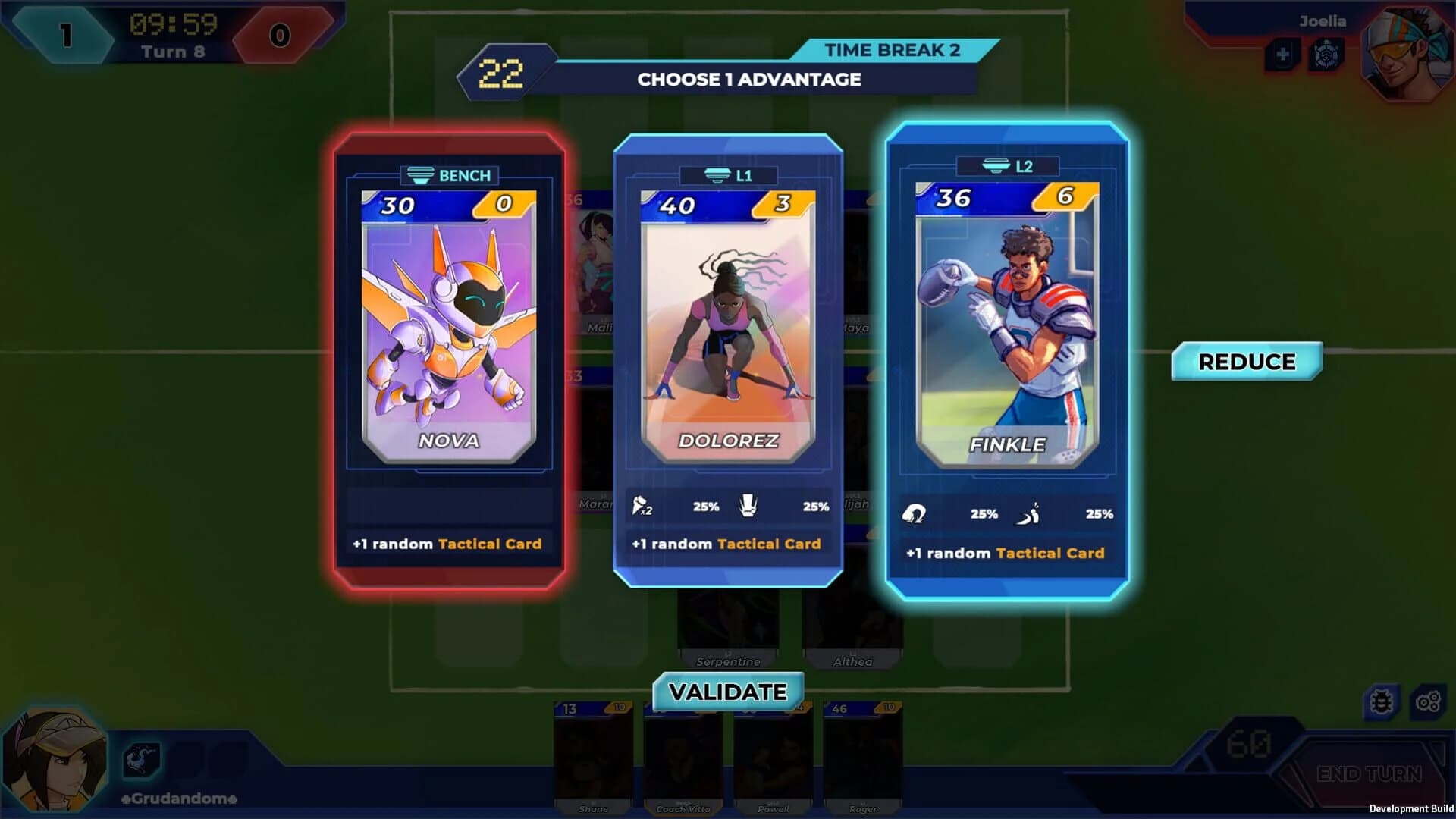Screen dimensions: 1456x819
Task: Click Joelia's team badge icon
Action: click(1326, 54)
